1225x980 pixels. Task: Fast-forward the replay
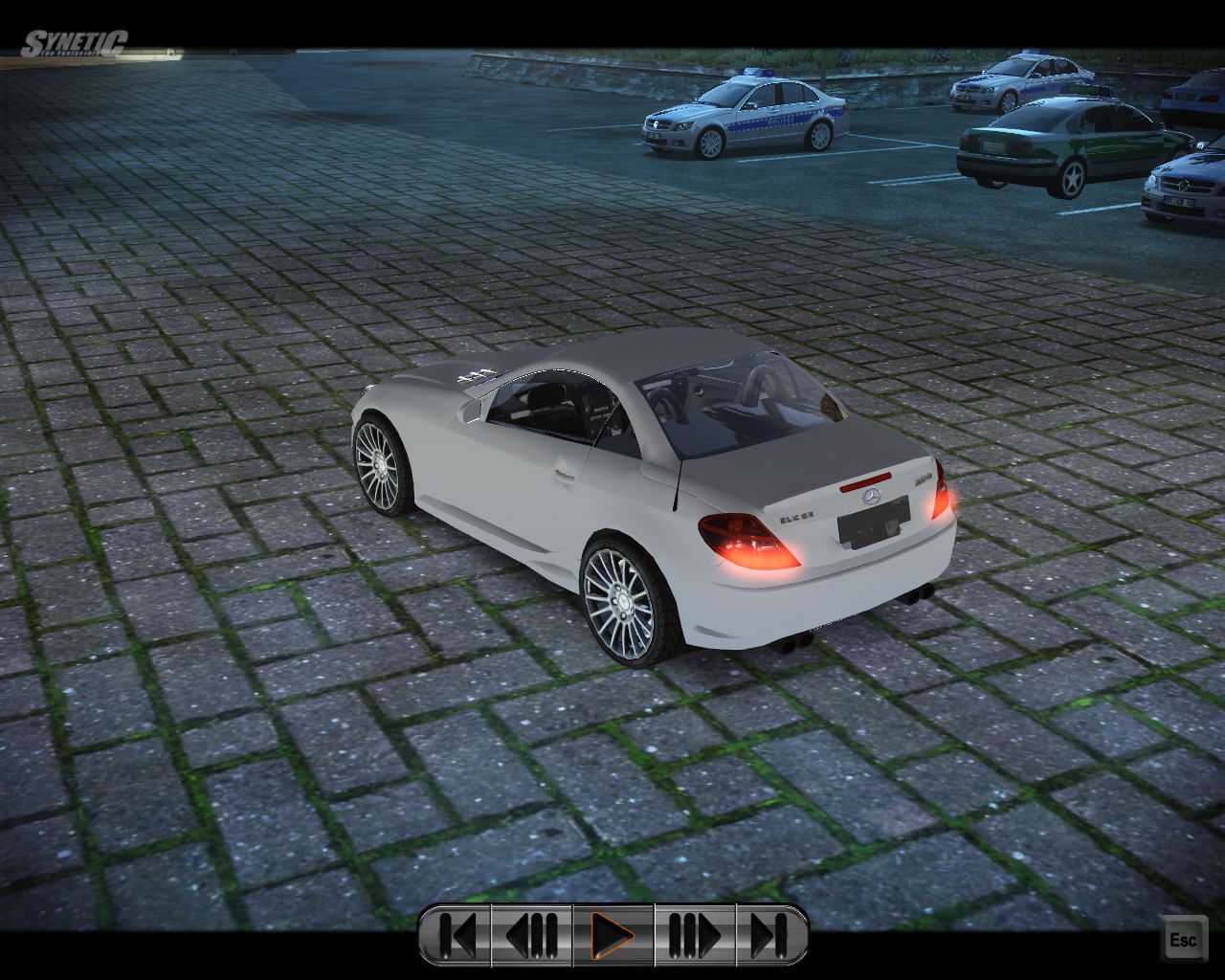(694, 935)
